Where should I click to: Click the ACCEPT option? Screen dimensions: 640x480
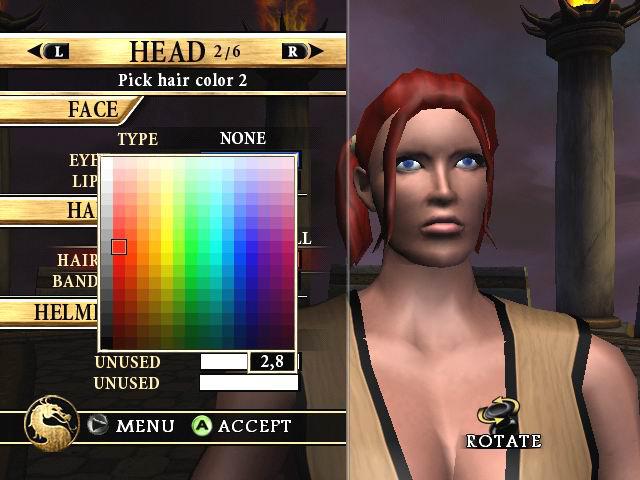click(x=242, y=426)
